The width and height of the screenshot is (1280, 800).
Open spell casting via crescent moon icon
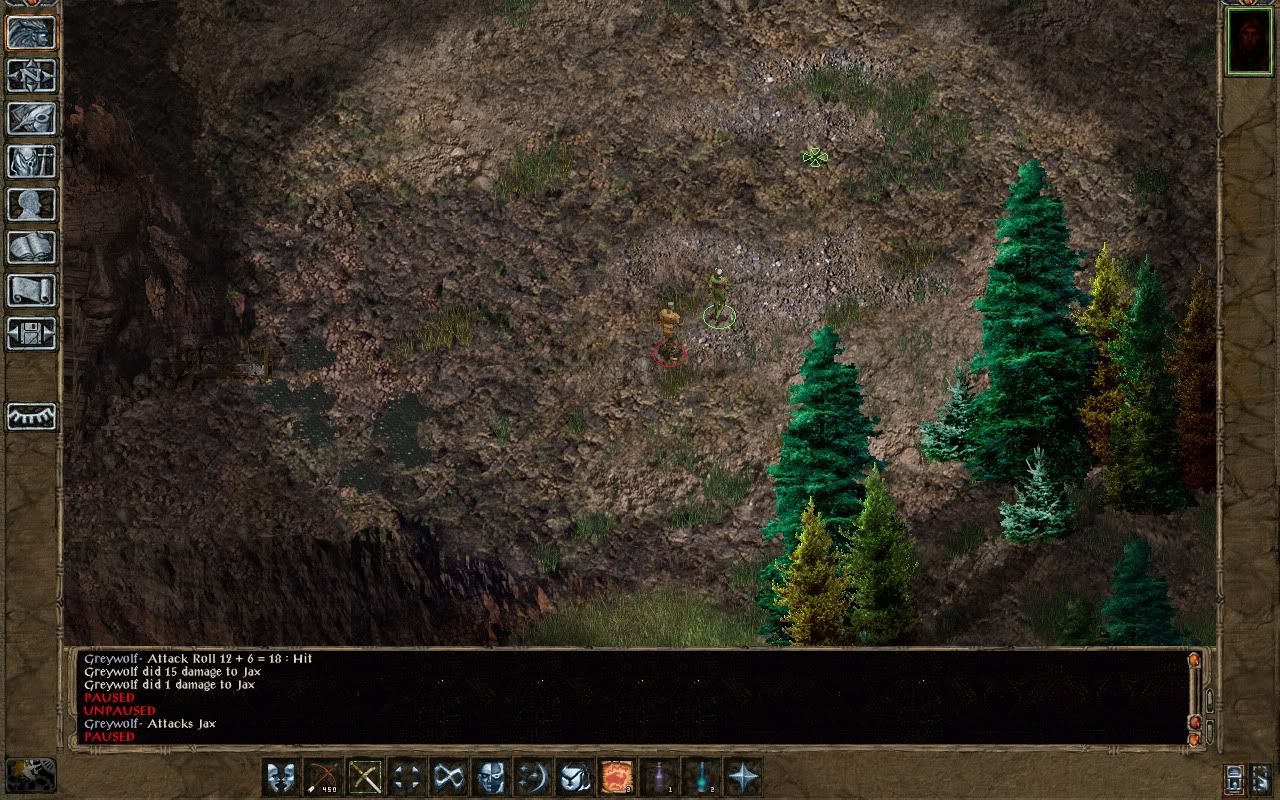532,777
